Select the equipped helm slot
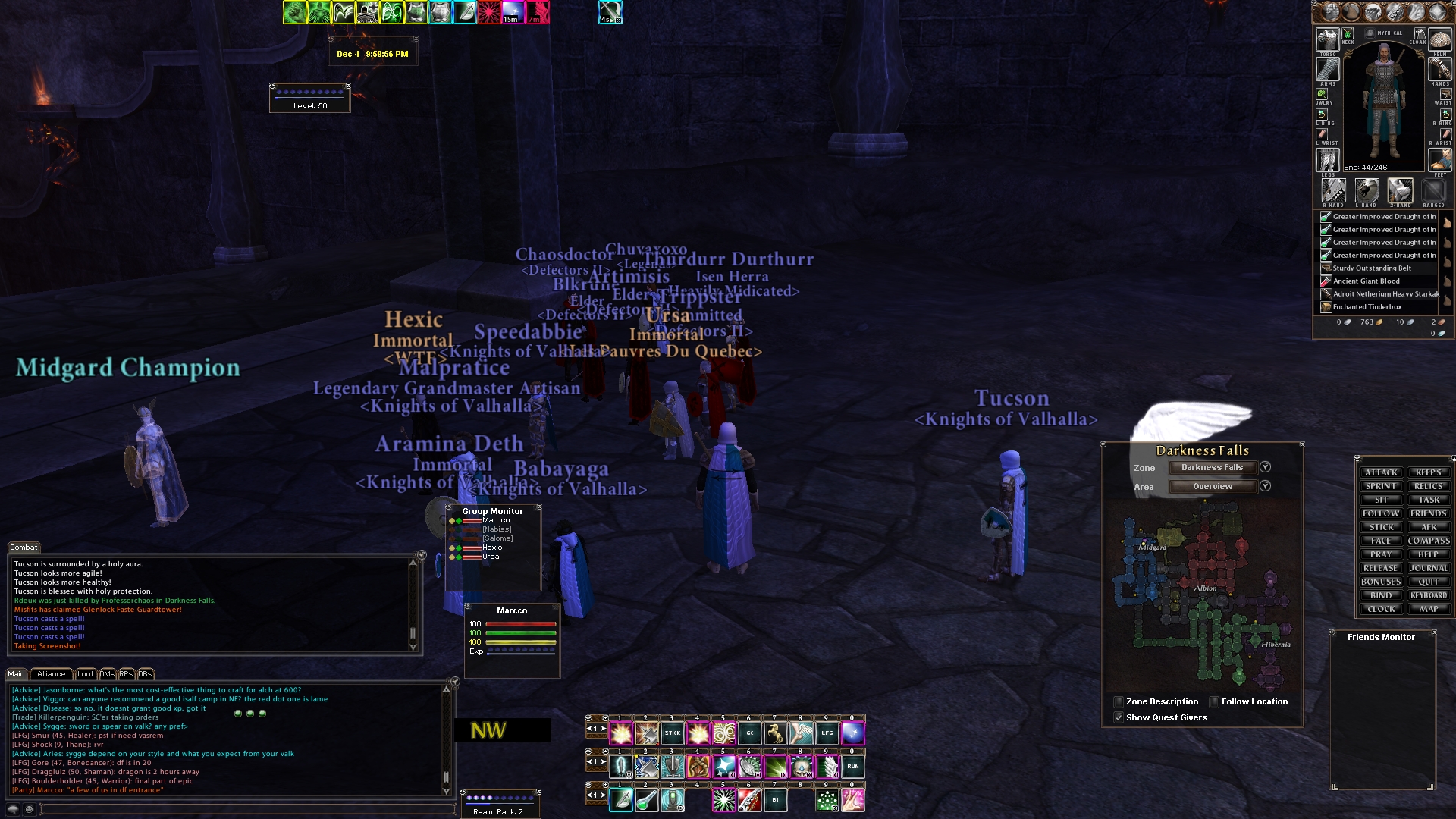The image size is (1456, 819). pyautogui.click(x=1439, y=40)
